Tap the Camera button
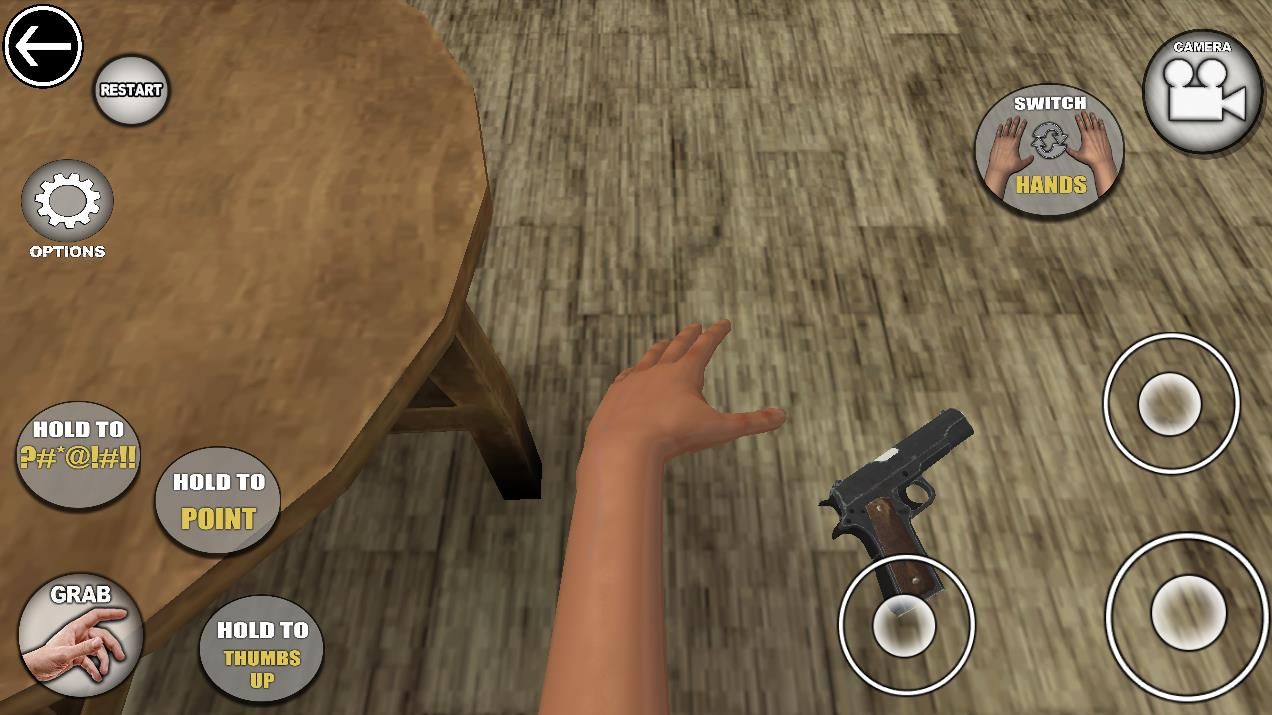Viewport: 1272px width, 715px height. [x=1202, y=92]
